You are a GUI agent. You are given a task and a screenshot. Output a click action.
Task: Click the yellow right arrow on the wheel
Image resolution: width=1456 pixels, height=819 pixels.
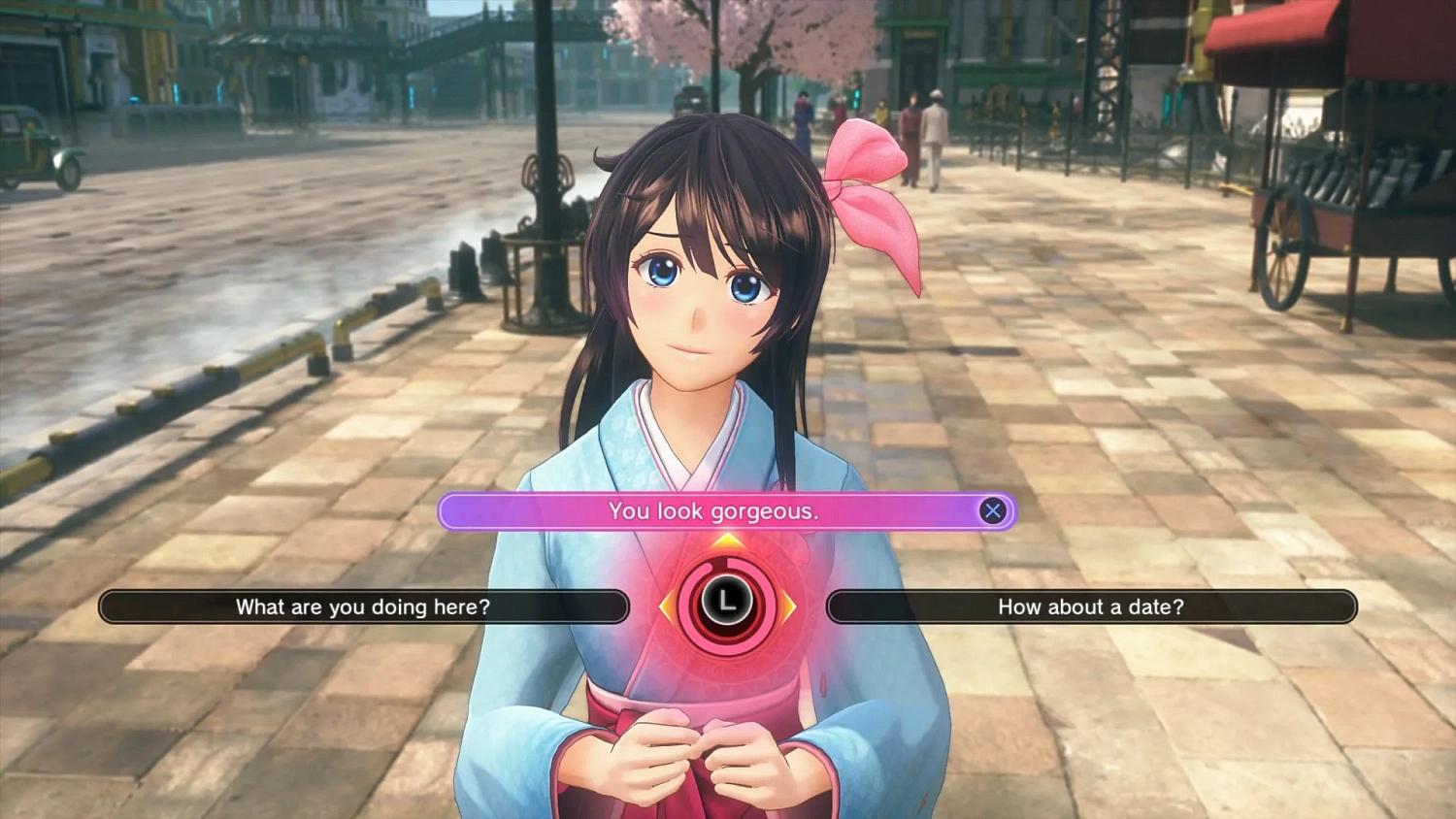point(788,606)
